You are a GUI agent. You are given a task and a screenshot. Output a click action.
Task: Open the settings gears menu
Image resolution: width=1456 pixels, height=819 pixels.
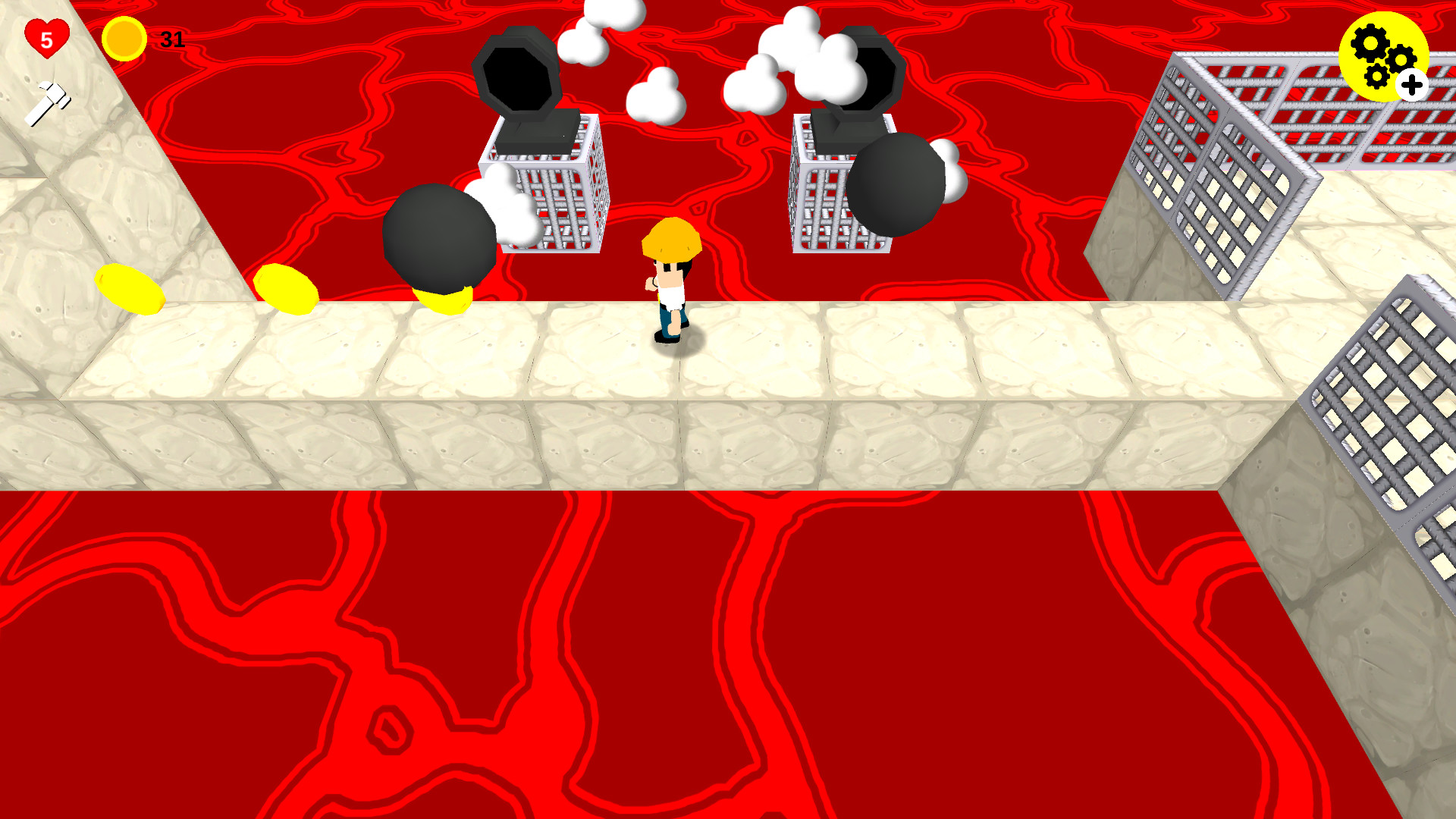point(1383,55)
